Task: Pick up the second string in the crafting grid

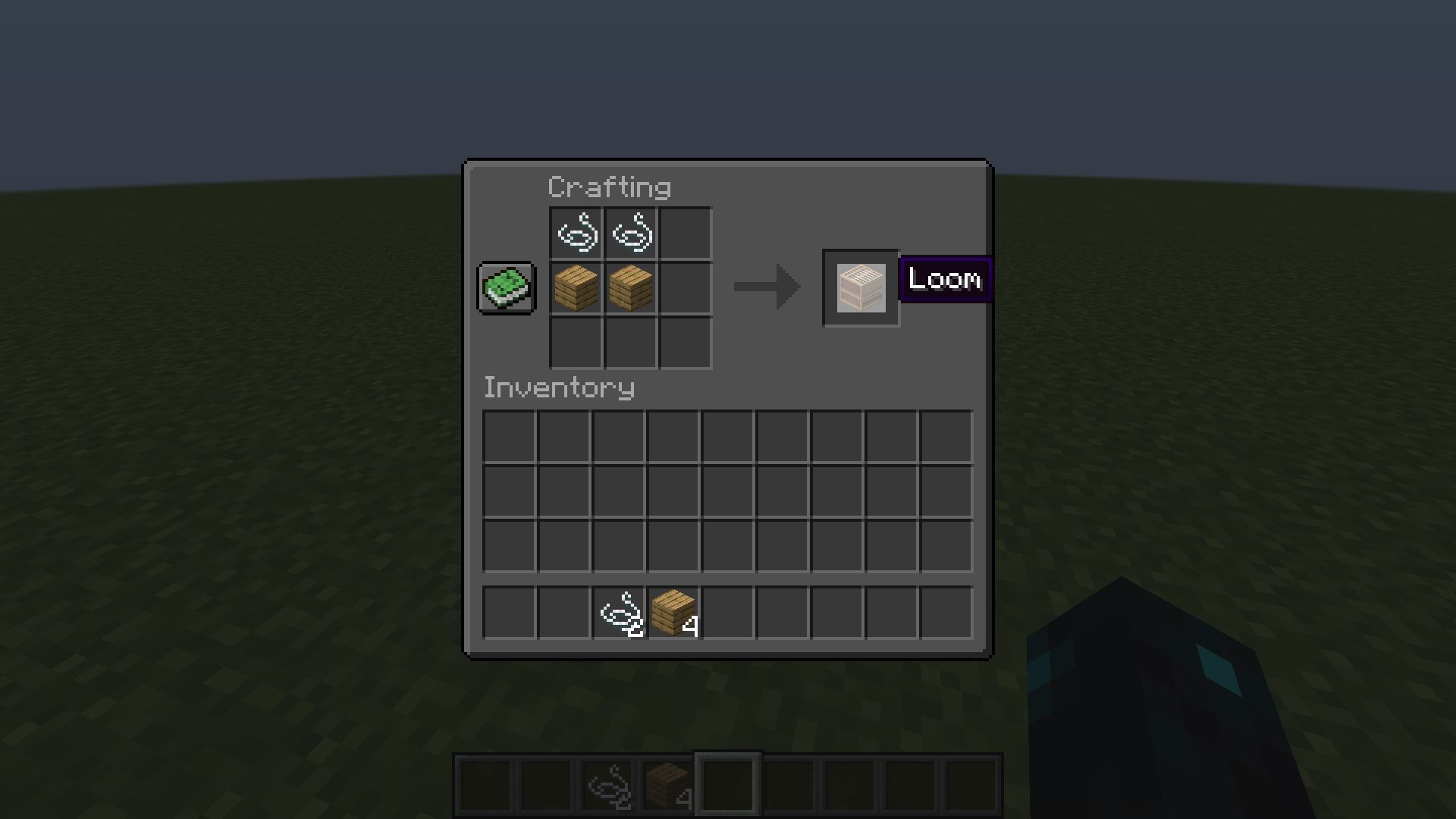Action: (x=630, y=233)
